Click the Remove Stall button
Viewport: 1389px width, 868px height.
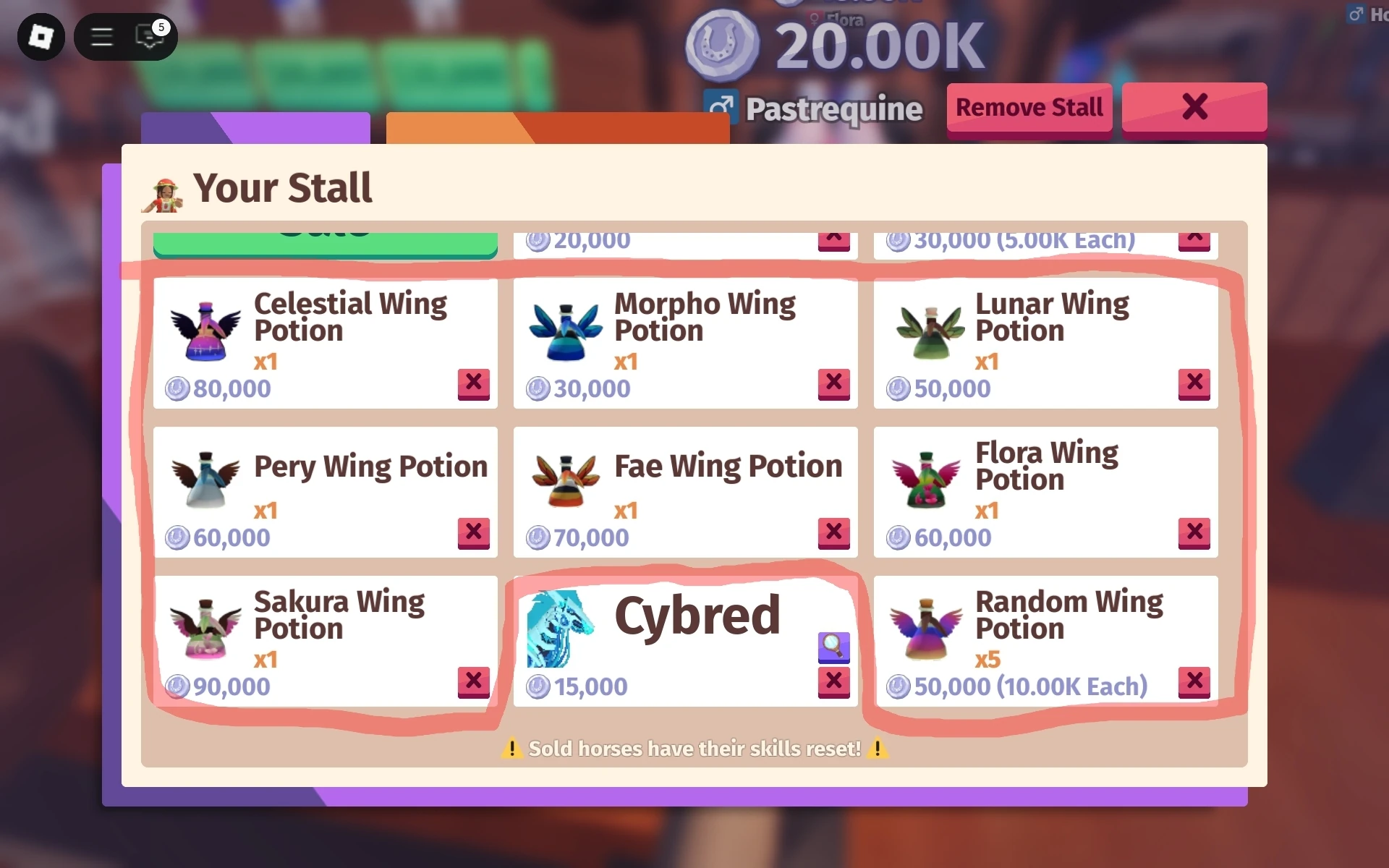pyautogui.click(x=1029, y=107)
